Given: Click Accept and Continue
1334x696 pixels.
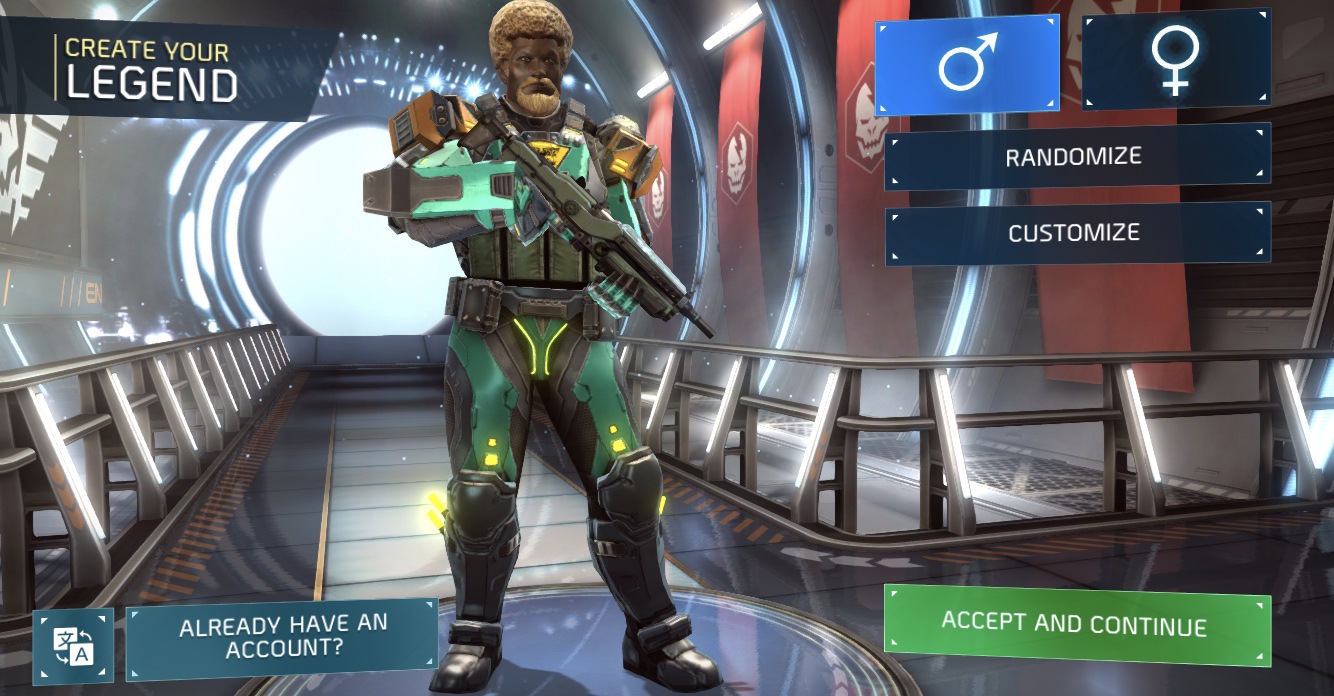Looking at the screenshot, I should click(x=1076, y=625).
